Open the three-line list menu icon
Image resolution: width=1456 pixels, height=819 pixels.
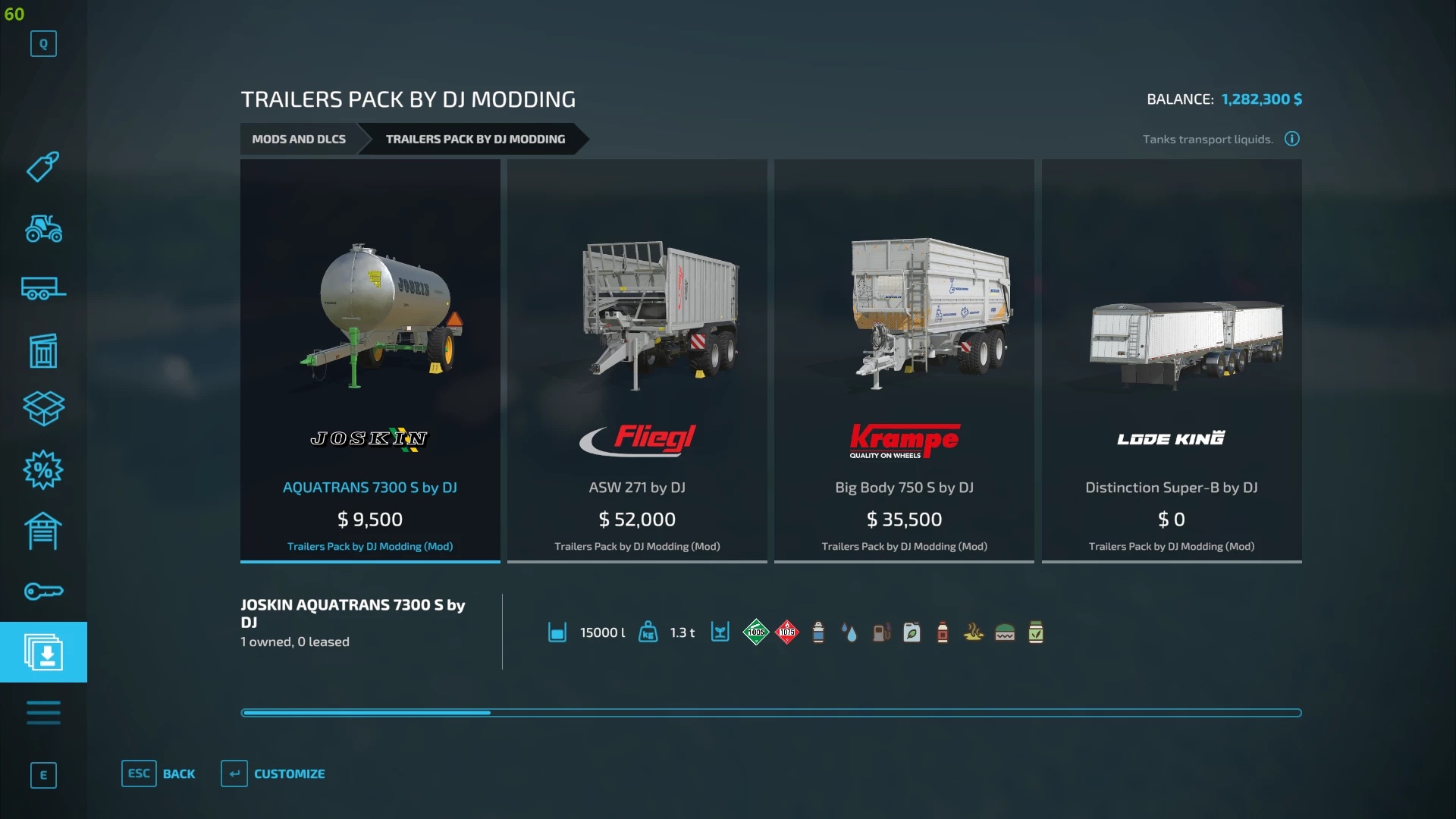[x=43, y=713]
